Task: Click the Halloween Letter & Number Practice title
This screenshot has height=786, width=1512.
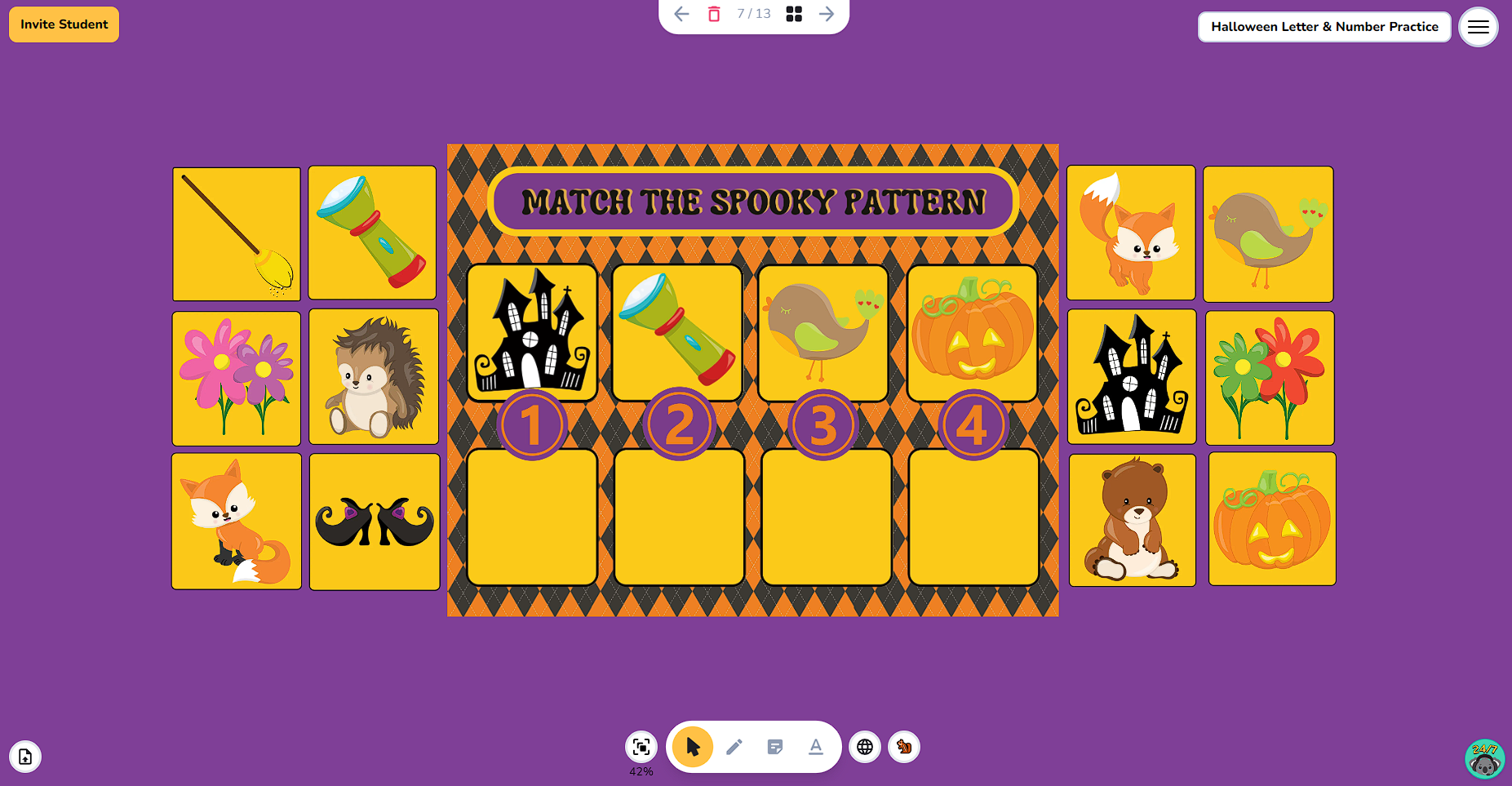Action: (1324, 26)
